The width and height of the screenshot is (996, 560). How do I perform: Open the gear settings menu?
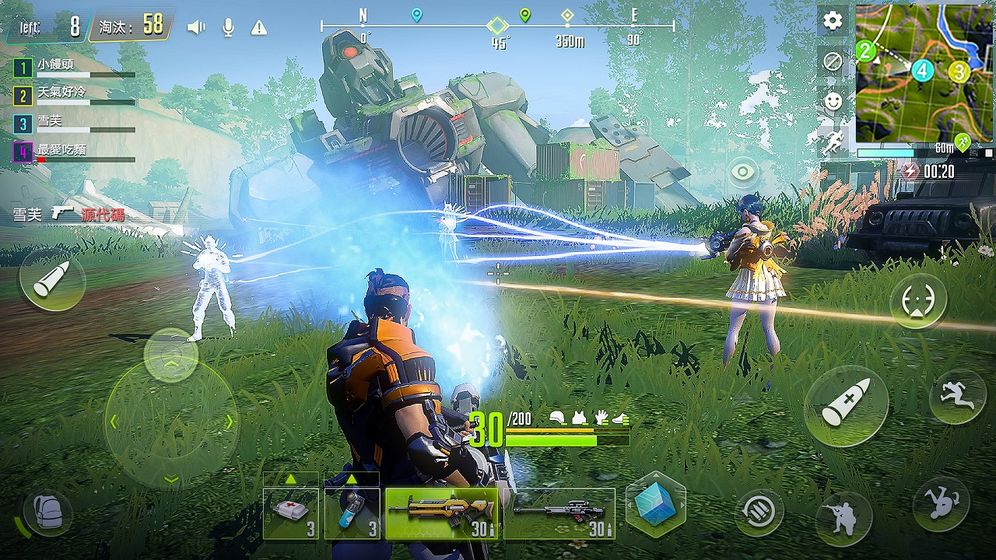point(832,21)
